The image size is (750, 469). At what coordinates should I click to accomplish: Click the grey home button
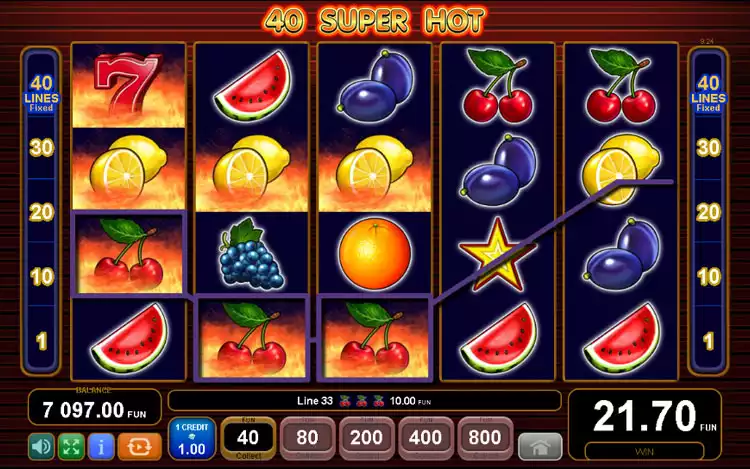tap(540, 446)
